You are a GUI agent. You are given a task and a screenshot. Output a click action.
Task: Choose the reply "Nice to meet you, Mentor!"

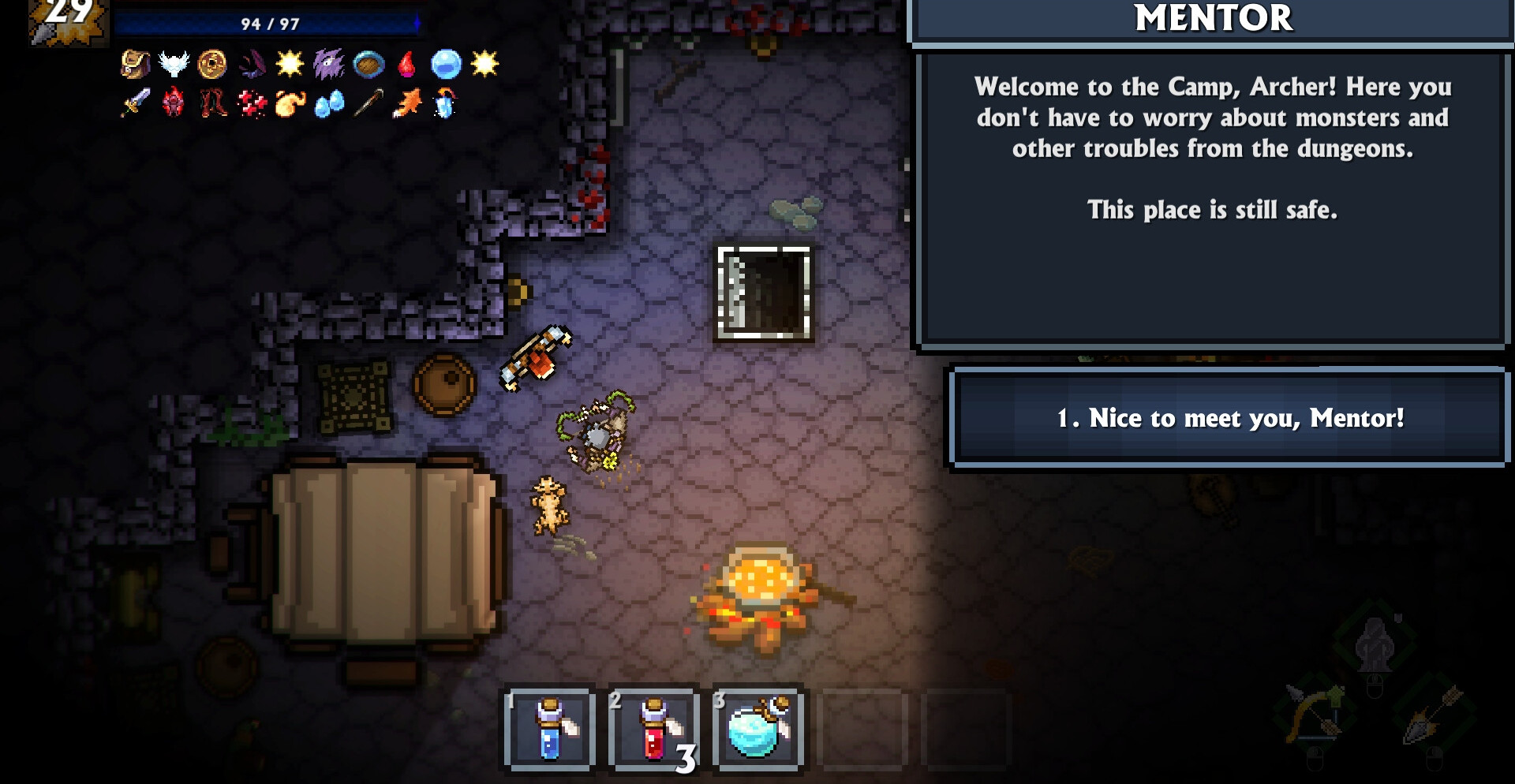[1229, 418]
